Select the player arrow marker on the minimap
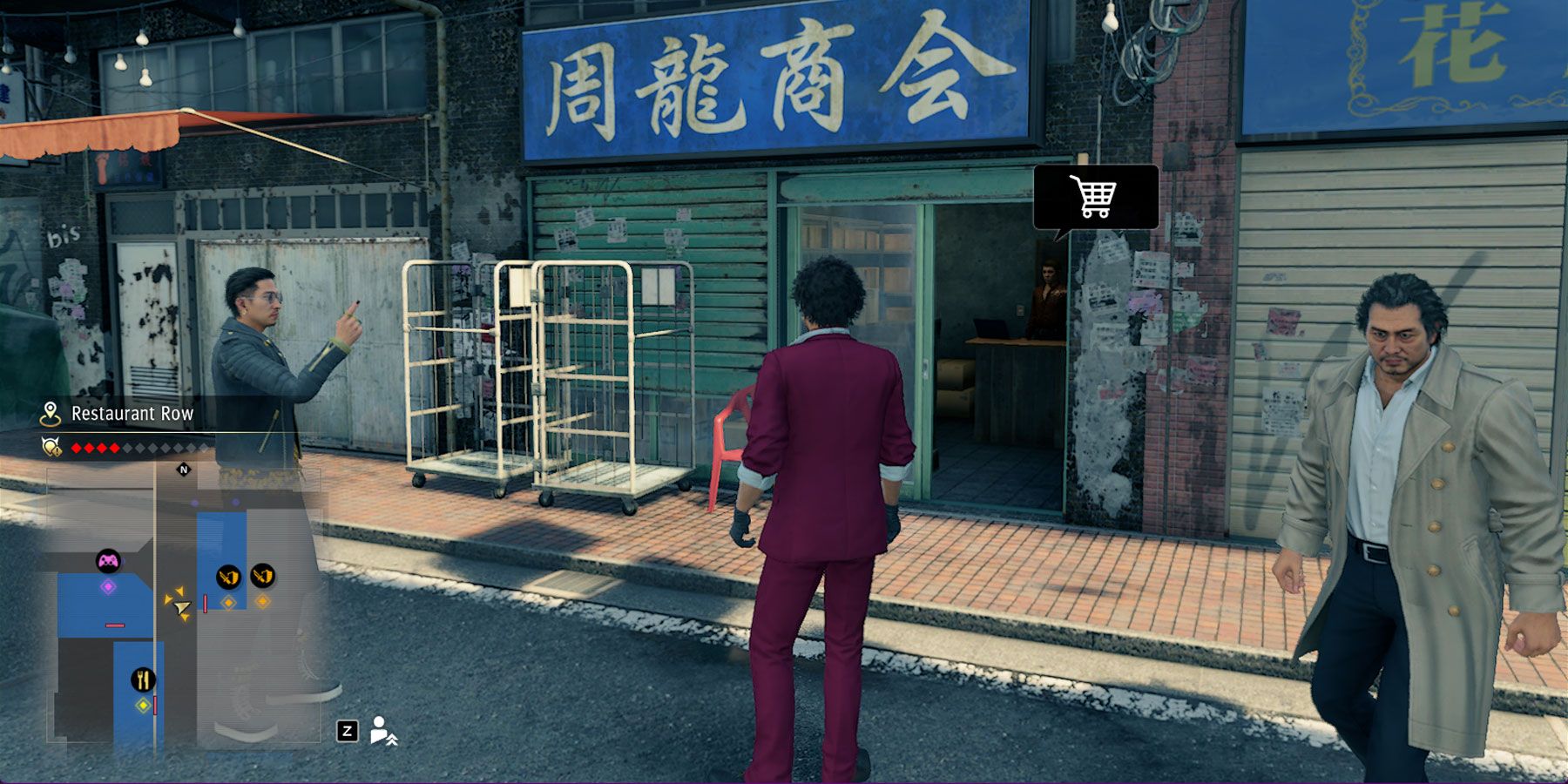This screenshot has height=784, width=1568. [x=181, y=607]
